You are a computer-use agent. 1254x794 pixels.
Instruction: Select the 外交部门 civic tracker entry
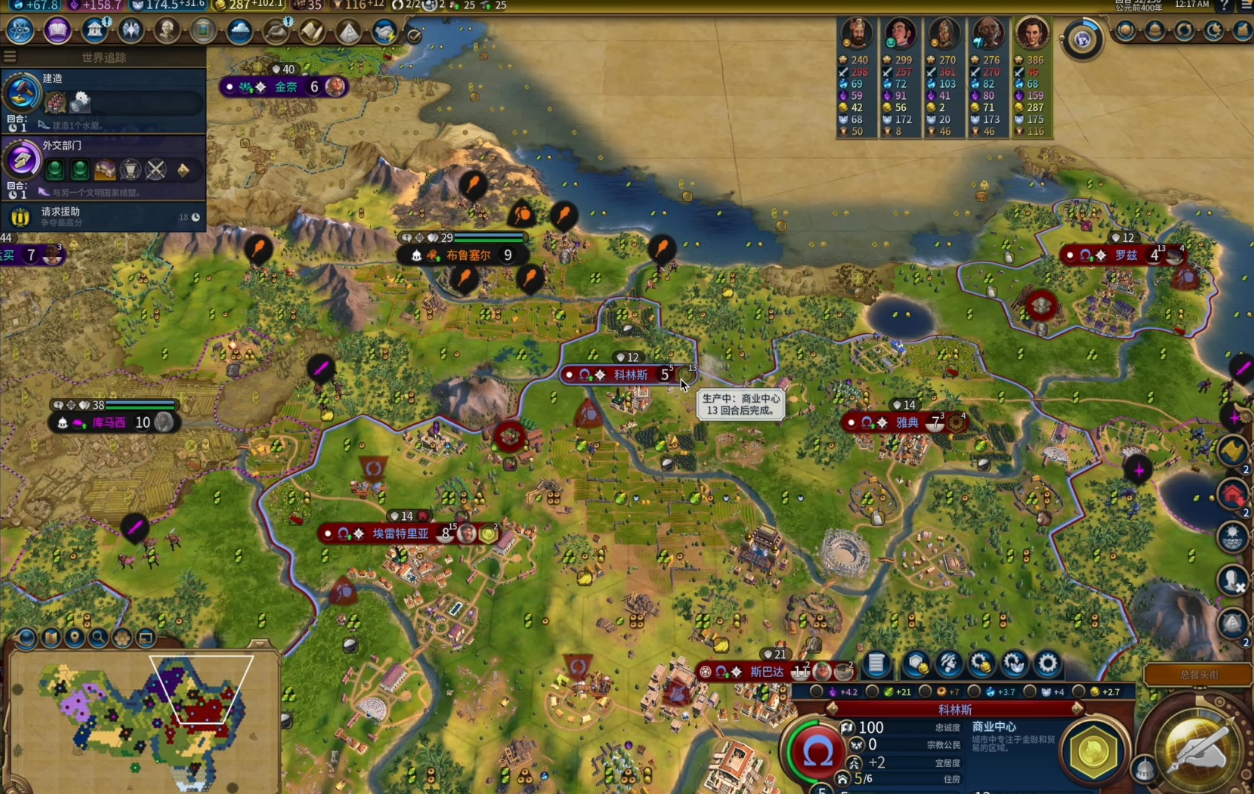(x=103, y=163)
